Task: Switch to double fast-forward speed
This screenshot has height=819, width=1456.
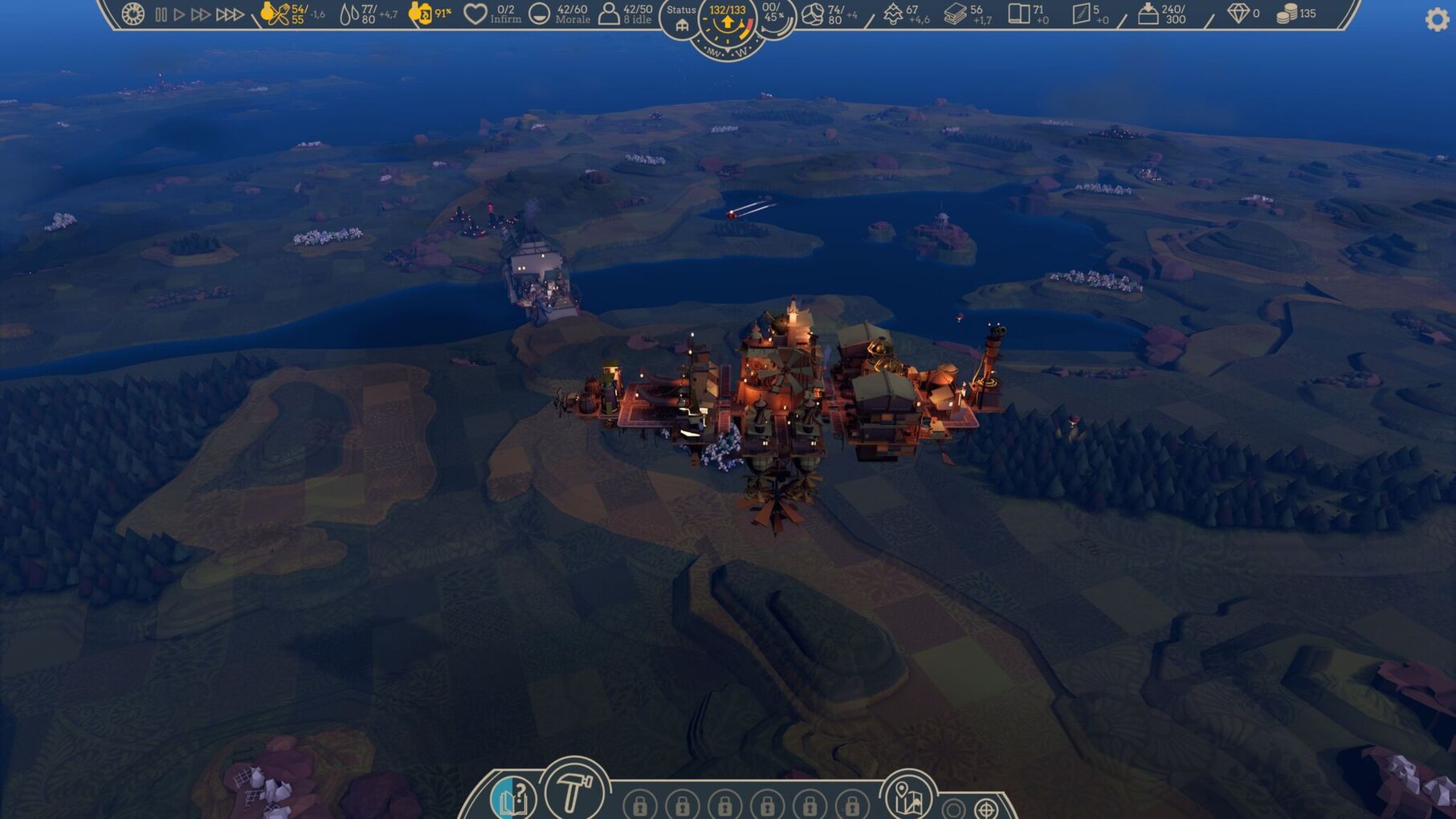Action: (201, 14)
